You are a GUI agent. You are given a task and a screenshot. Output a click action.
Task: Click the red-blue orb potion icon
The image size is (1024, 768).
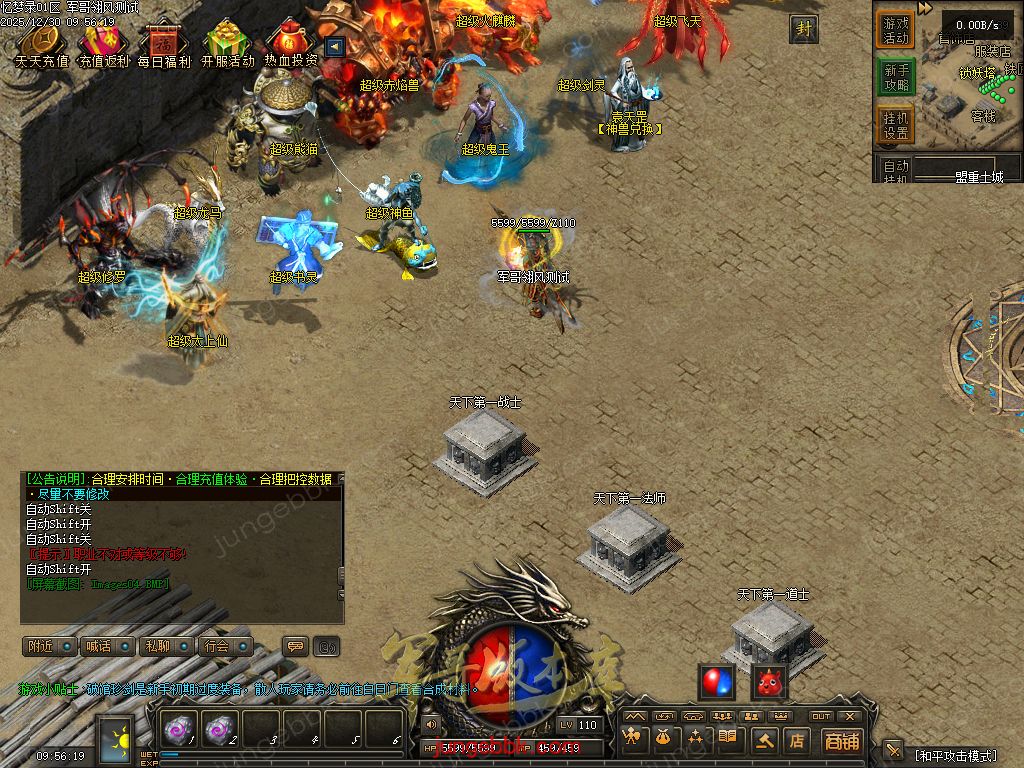click(x=716, y=682)
